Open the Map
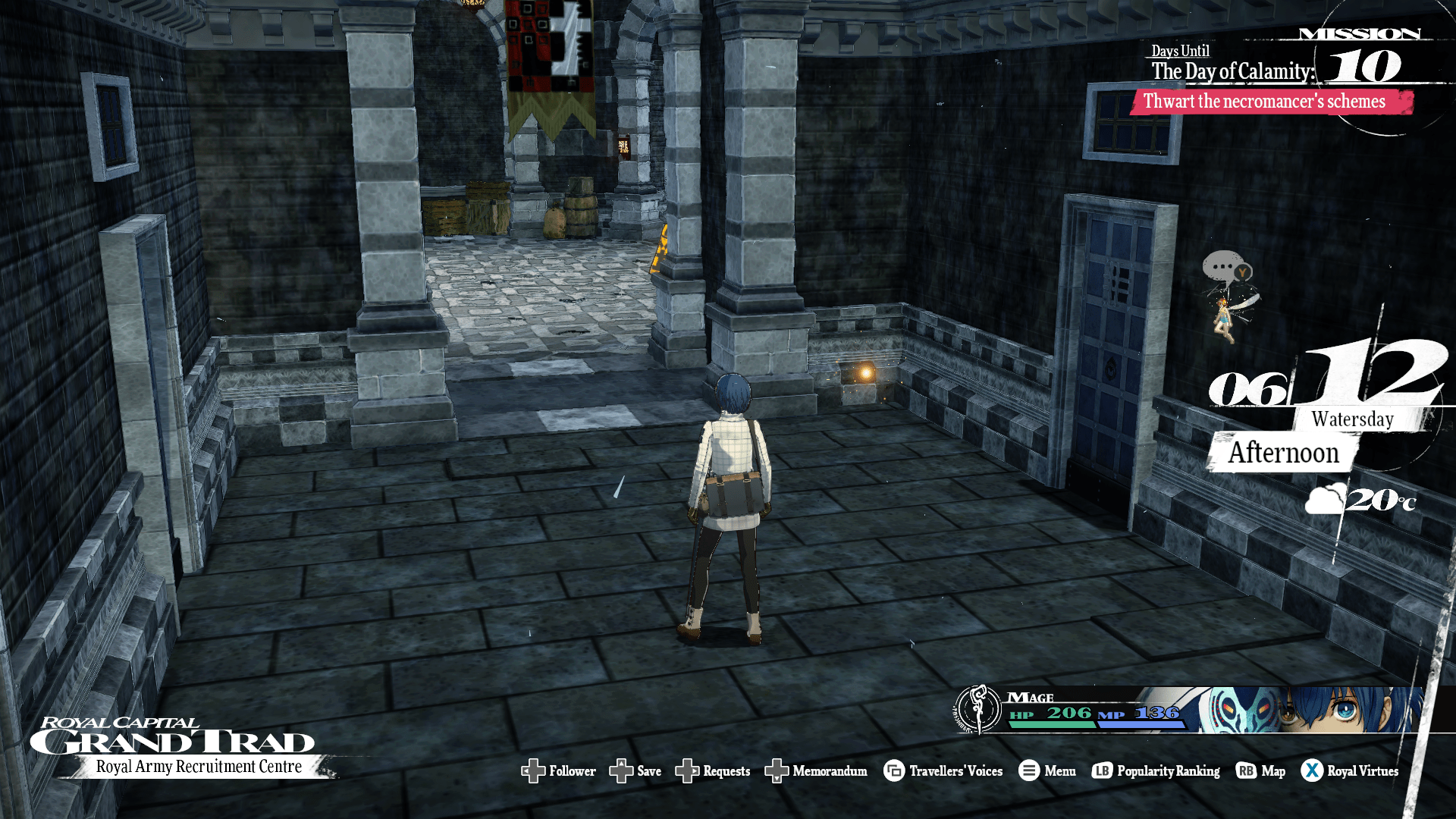This screenshot has height=819, width=1456. (1260, 771)
